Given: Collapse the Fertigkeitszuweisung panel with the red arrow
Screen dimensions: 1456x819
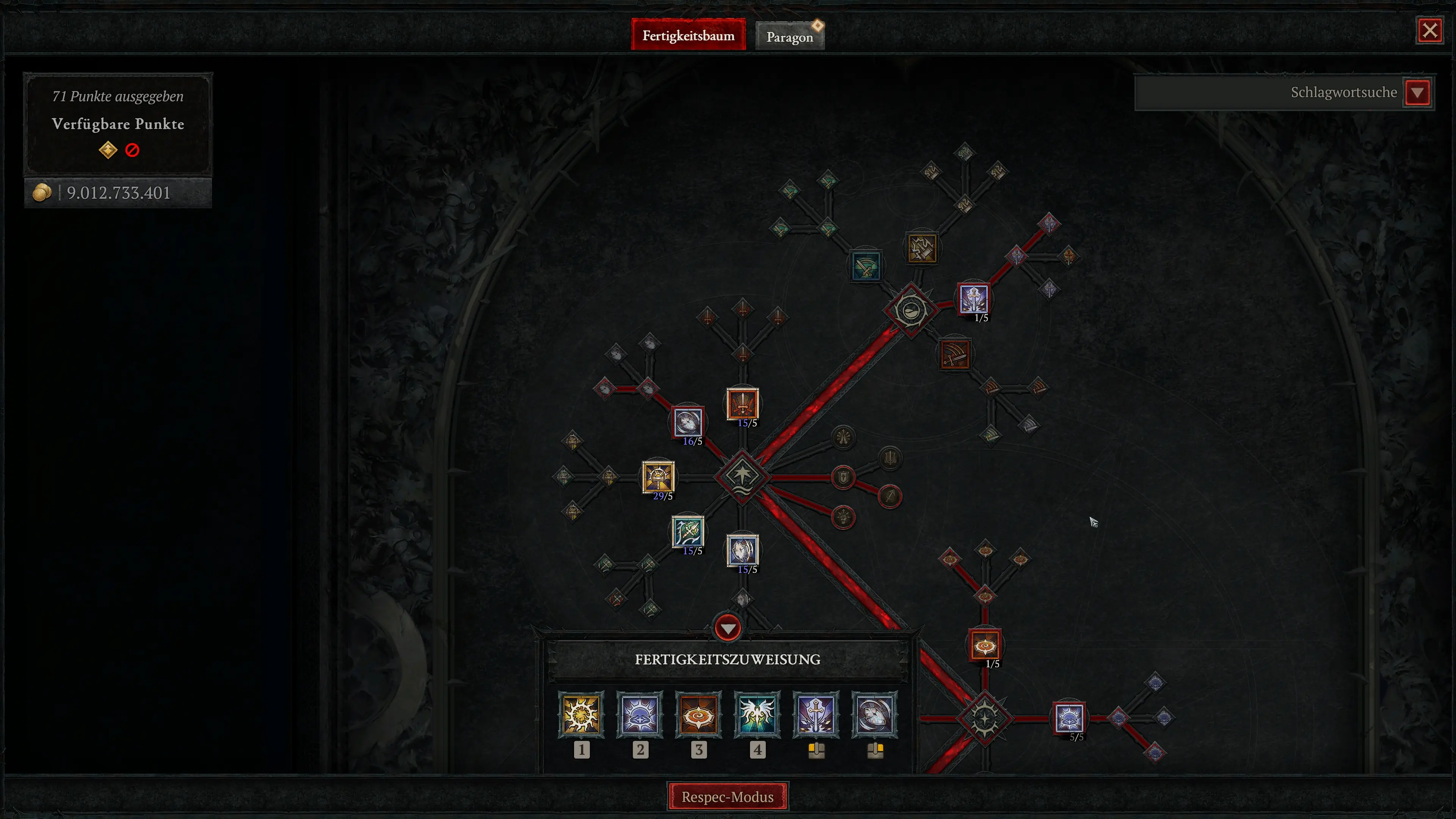Looking at the screenshot, I should pyautogui.click(x=728, y=628).
